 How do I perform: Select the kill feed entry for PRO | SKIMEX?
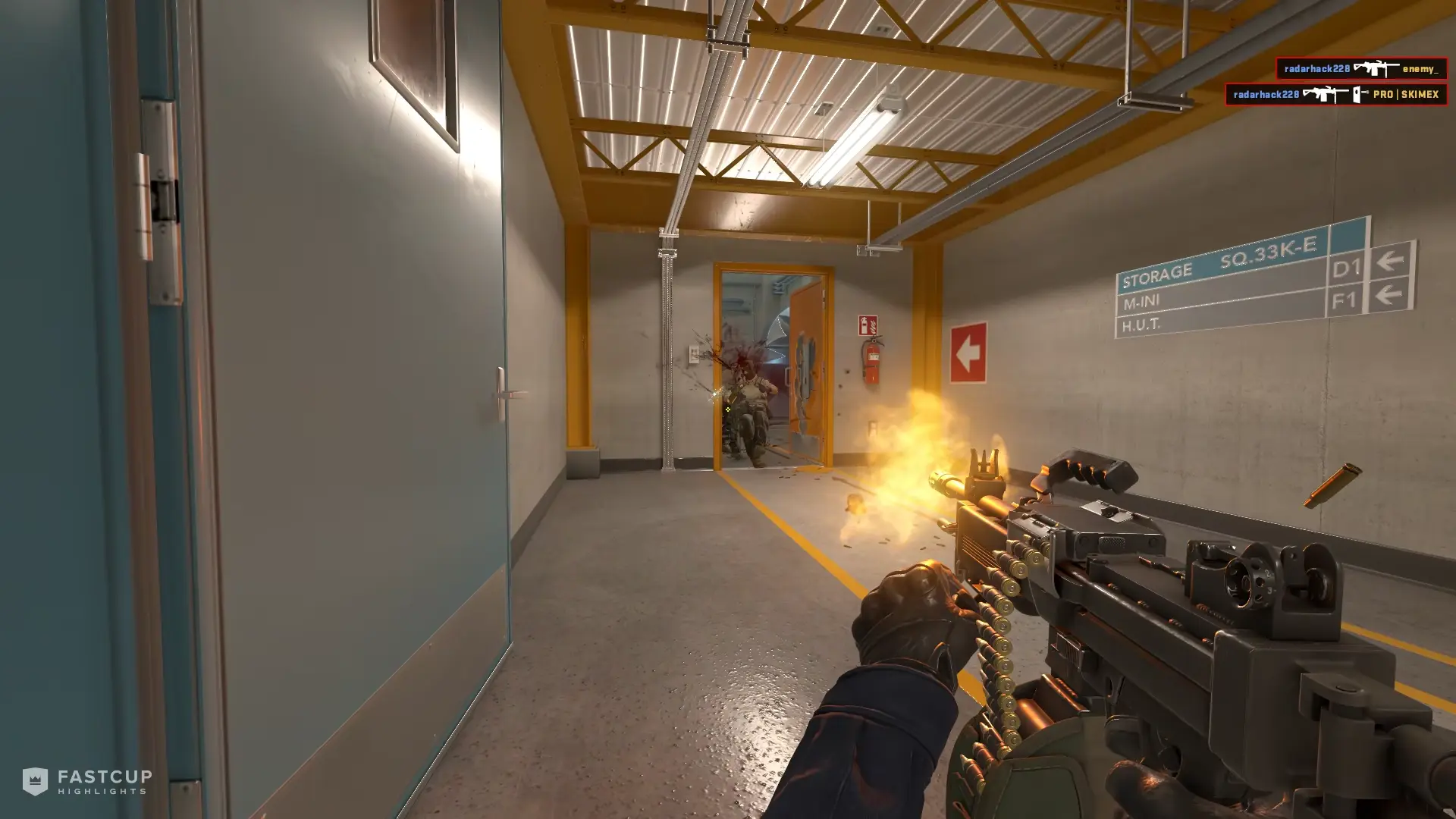tap(1335, 95)
